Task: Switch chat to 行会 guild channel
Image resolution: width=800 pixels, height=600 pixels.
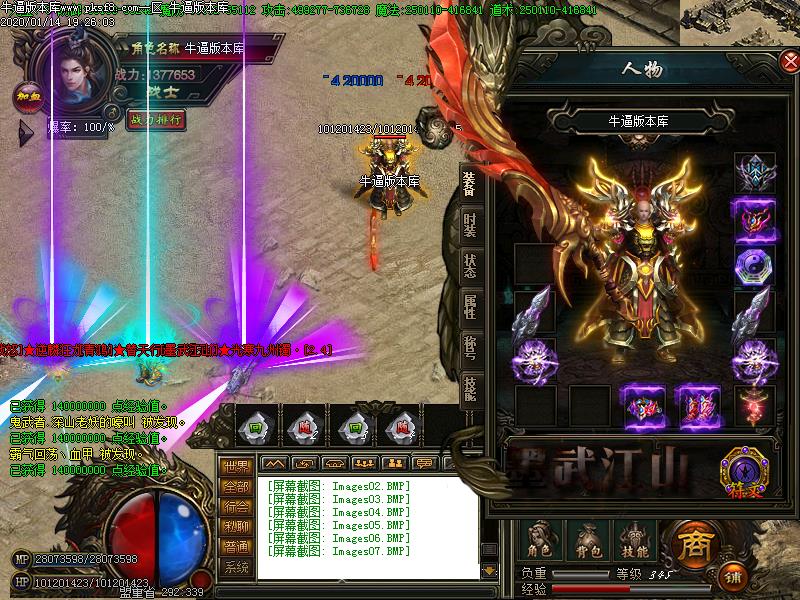Action: coord(236,506)
